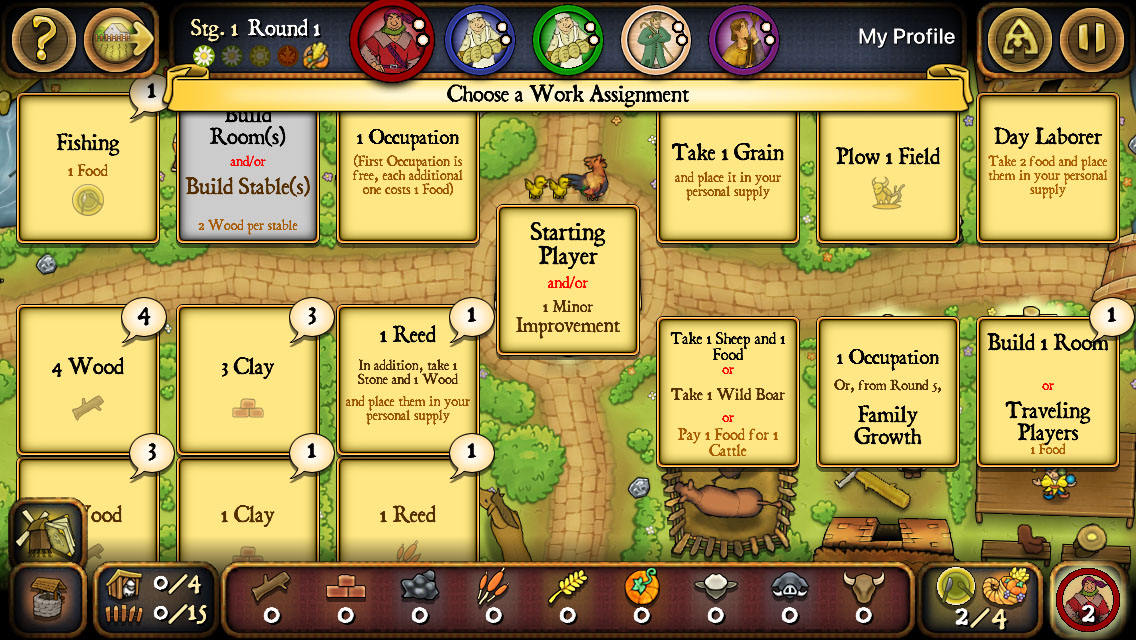Screen dimensions: 1136x640
Task: Choose the Take 1 Grain action
Action: (727, 172)
